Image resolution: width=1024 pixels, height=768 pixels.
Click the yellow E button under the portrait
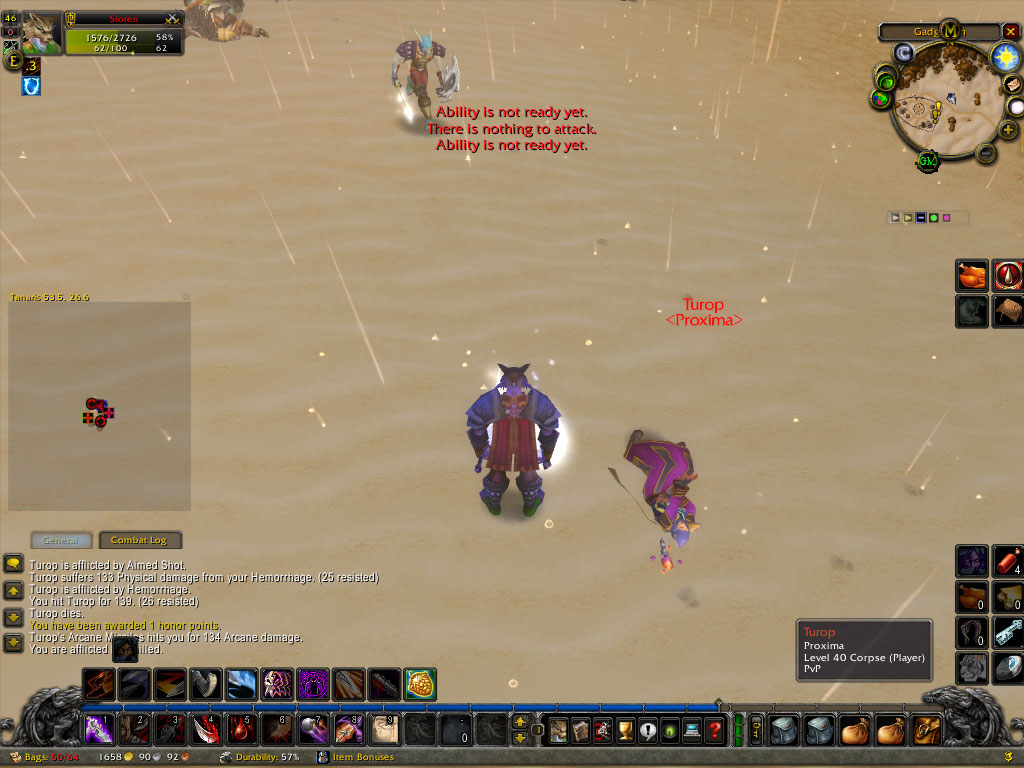click(x=13, y=61)
